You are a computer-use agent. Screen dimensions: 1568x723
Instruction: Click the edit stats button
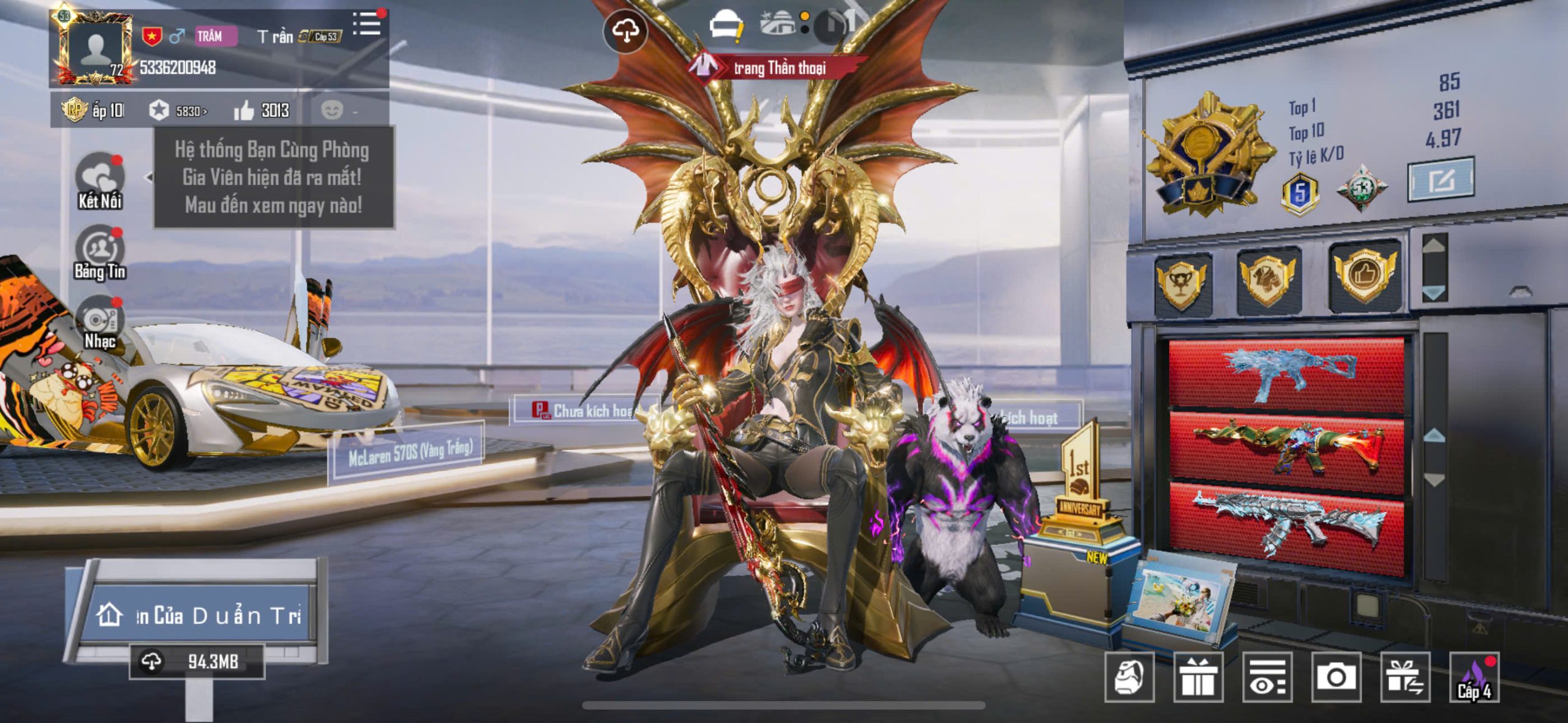[x=1441, y=179]
